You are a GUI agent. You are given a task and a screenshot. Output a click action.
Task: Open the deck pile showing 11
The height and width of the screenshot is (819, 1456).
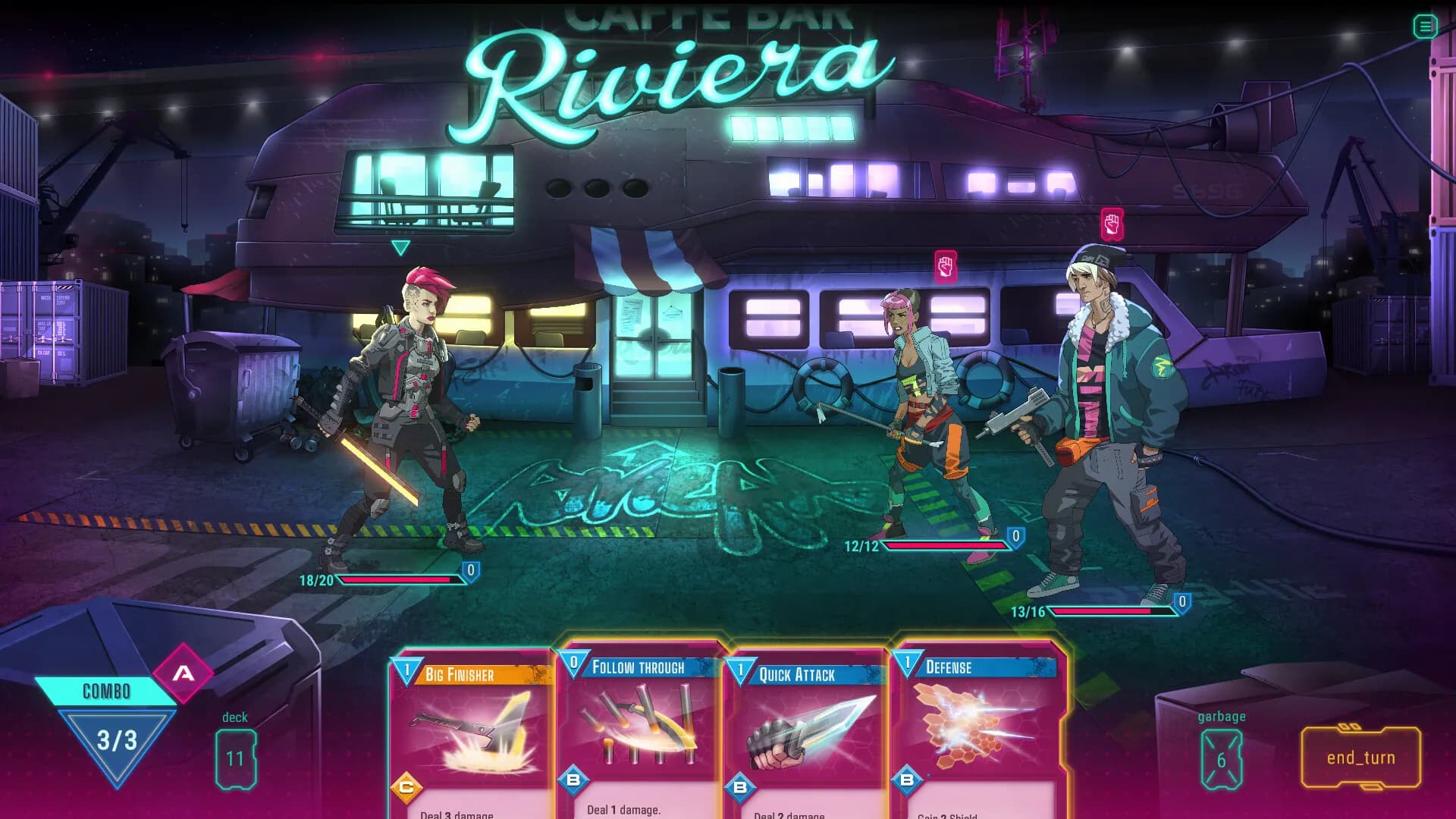(x=235, y=759)
